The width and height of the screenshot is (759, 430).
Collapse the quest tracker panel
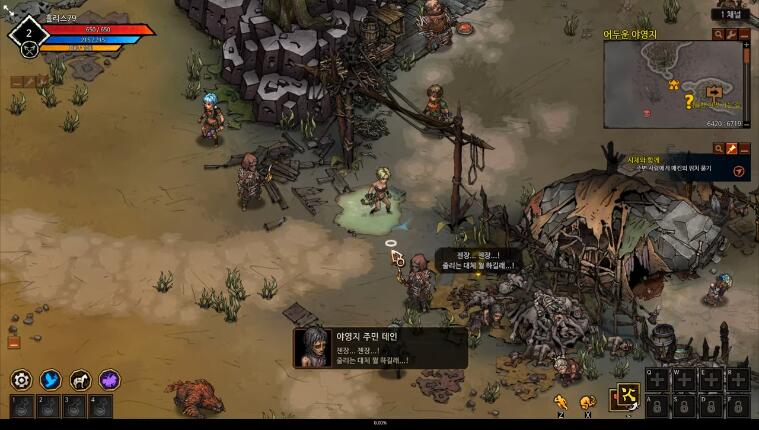tap(744, 148)
